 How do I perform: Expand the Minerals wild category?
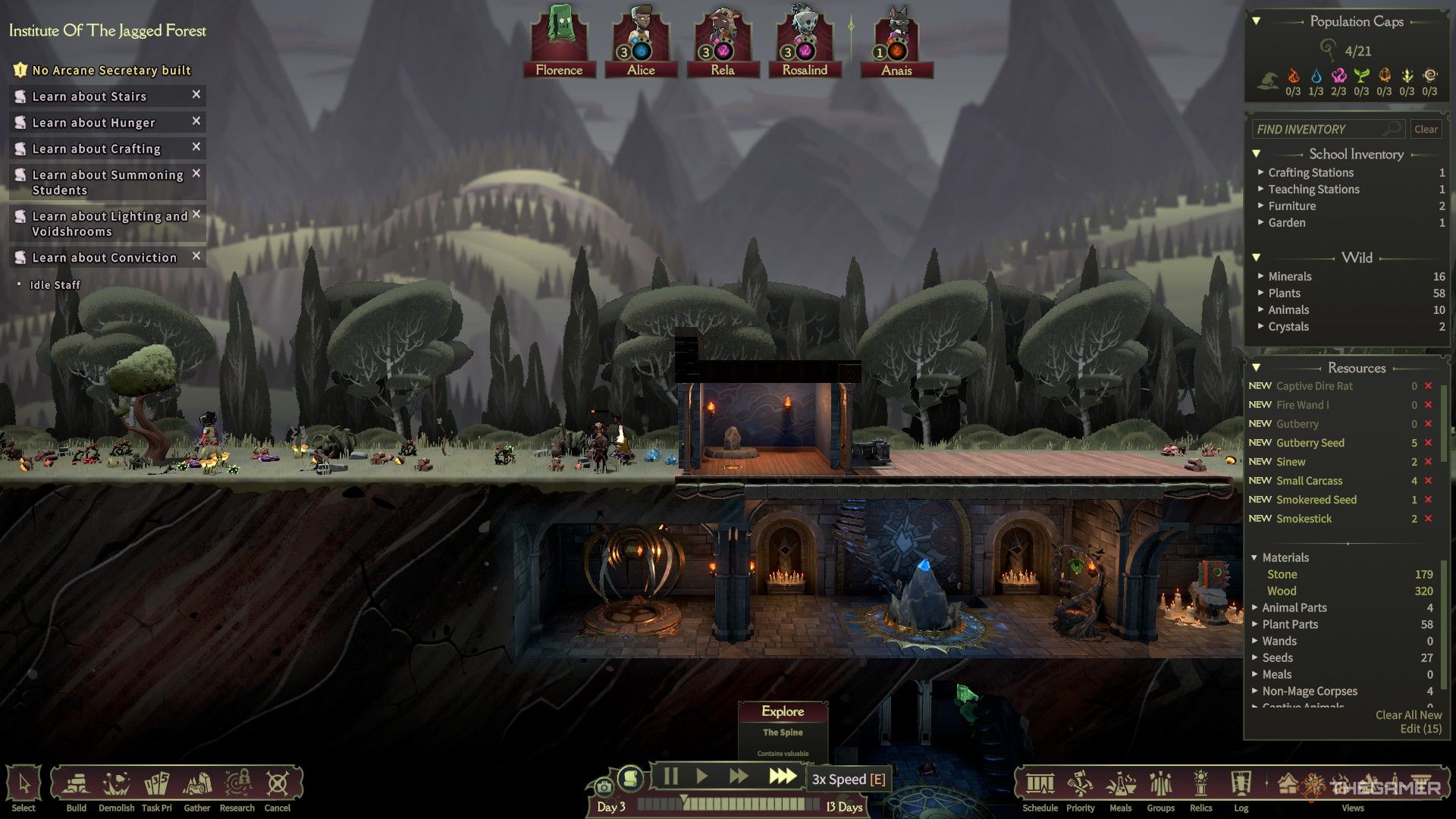(x=1289, y=277)
